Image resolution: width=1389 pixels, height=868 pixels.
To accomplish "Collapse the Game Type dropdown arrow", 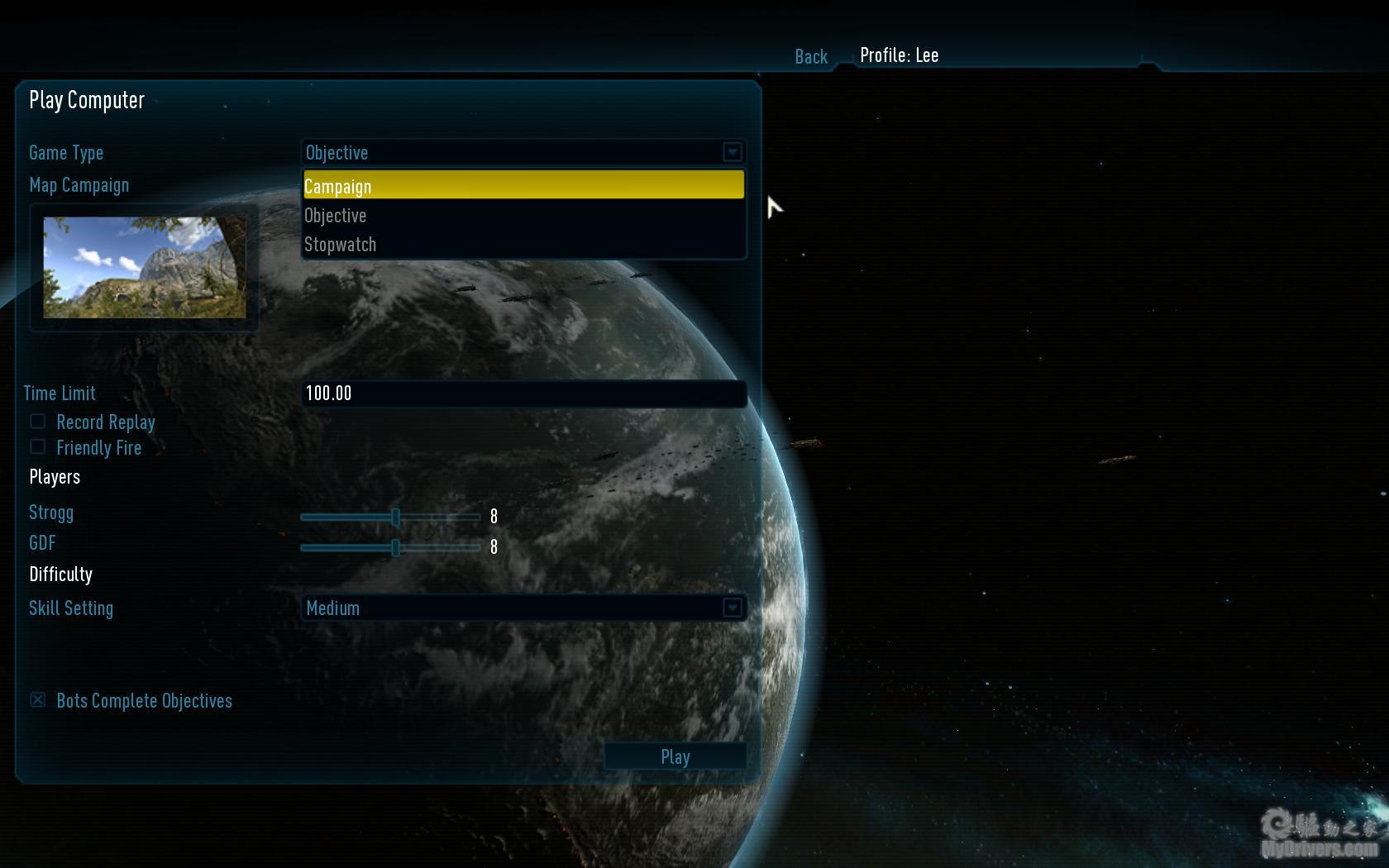I will (732, 152).
